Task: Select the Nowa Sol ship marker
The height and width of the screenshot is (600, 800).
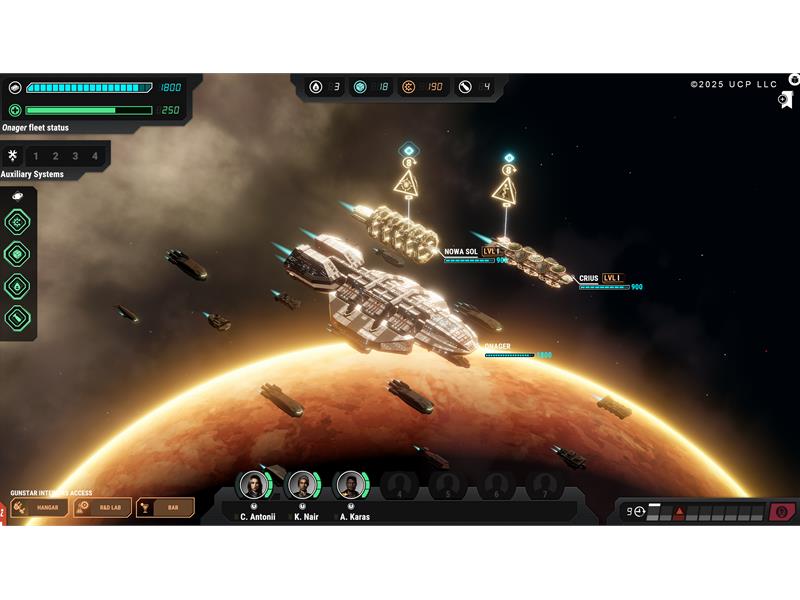Action: [408, 182]
